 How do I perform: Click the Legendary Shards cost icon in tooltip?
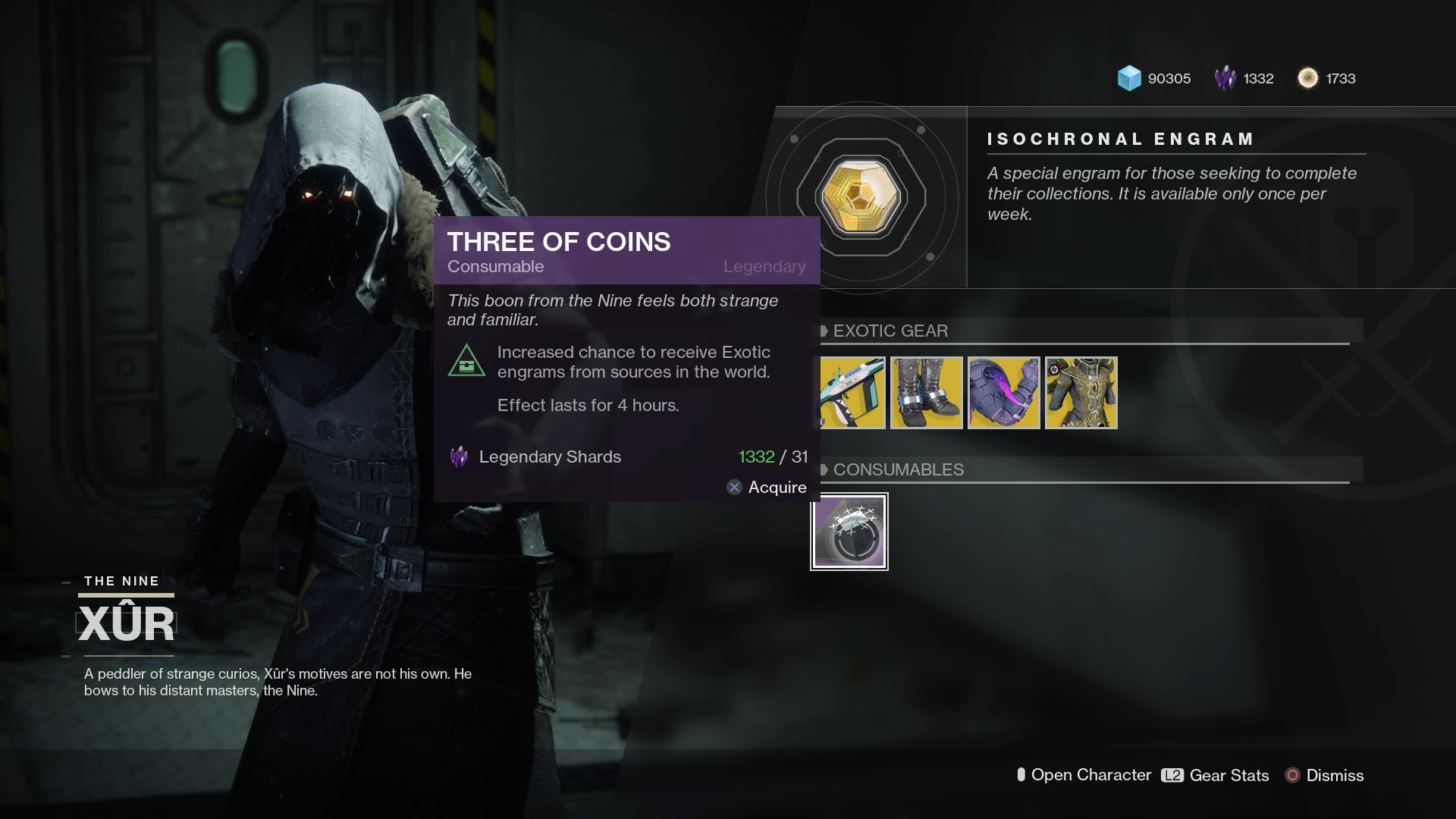458,457
